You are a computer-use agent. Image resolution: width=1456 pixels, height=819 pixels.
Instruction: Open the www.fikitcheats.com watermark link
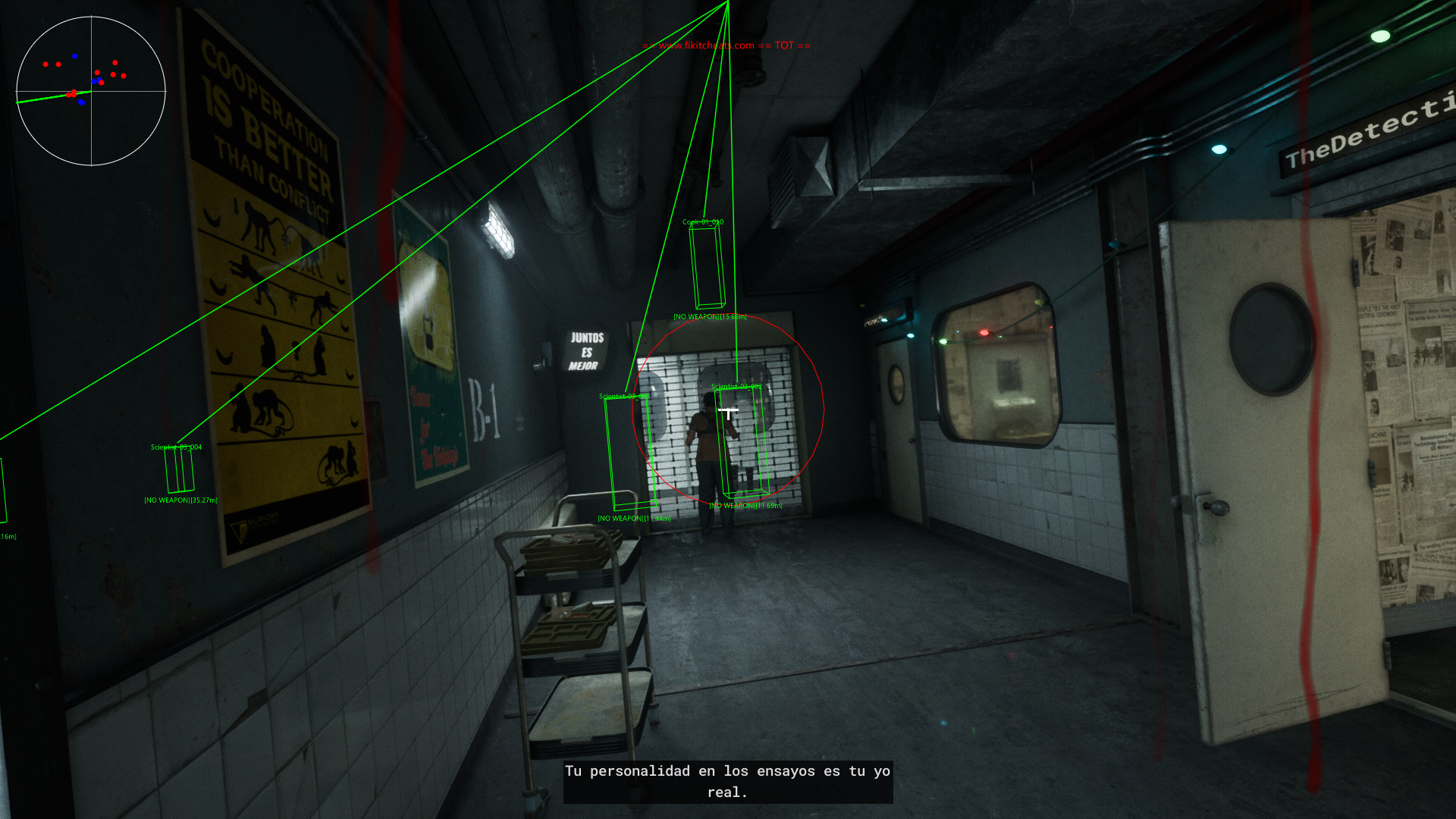point(705,45)
